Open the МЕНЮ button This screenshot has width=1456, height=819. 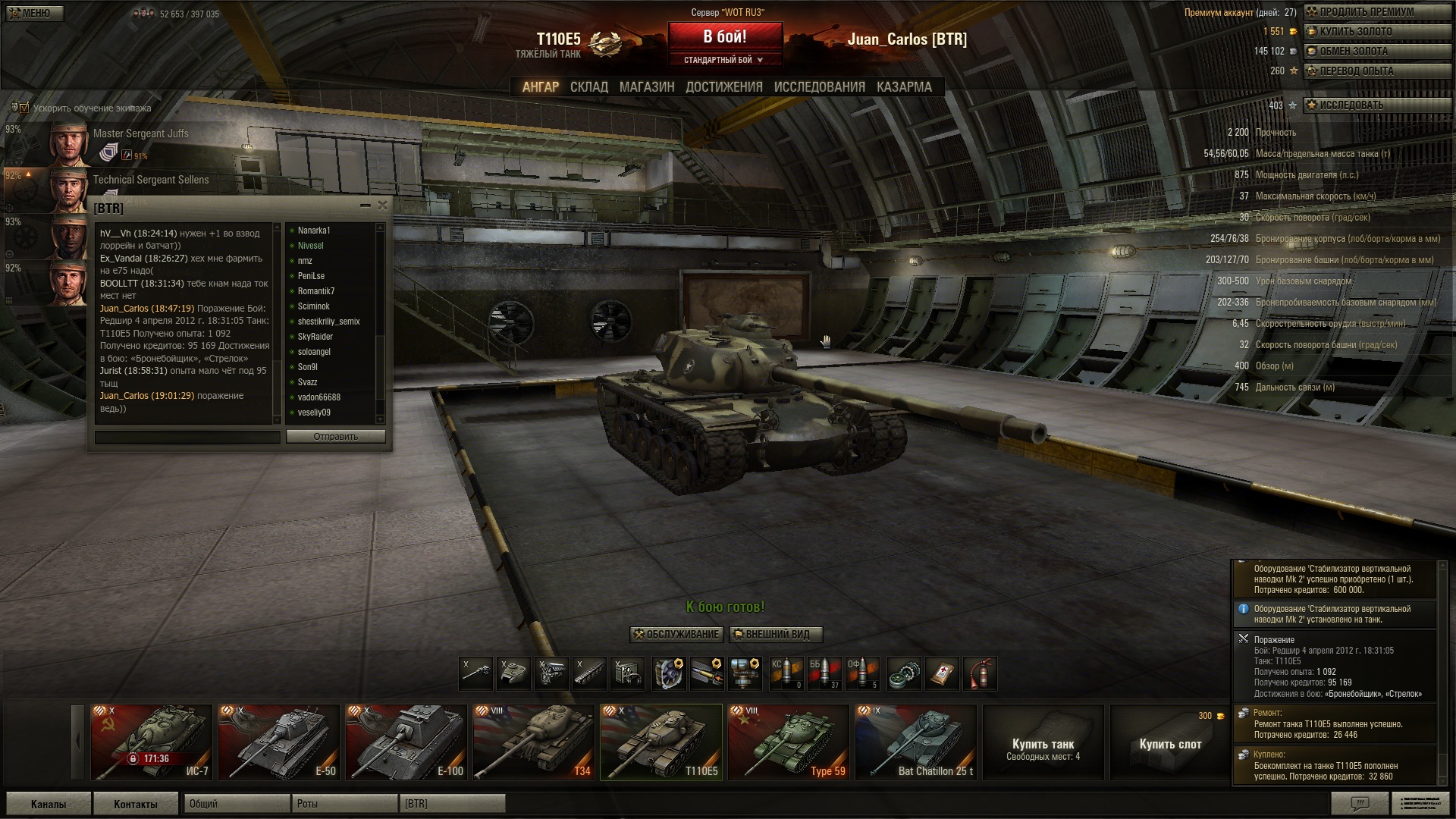tap(33, 13)
